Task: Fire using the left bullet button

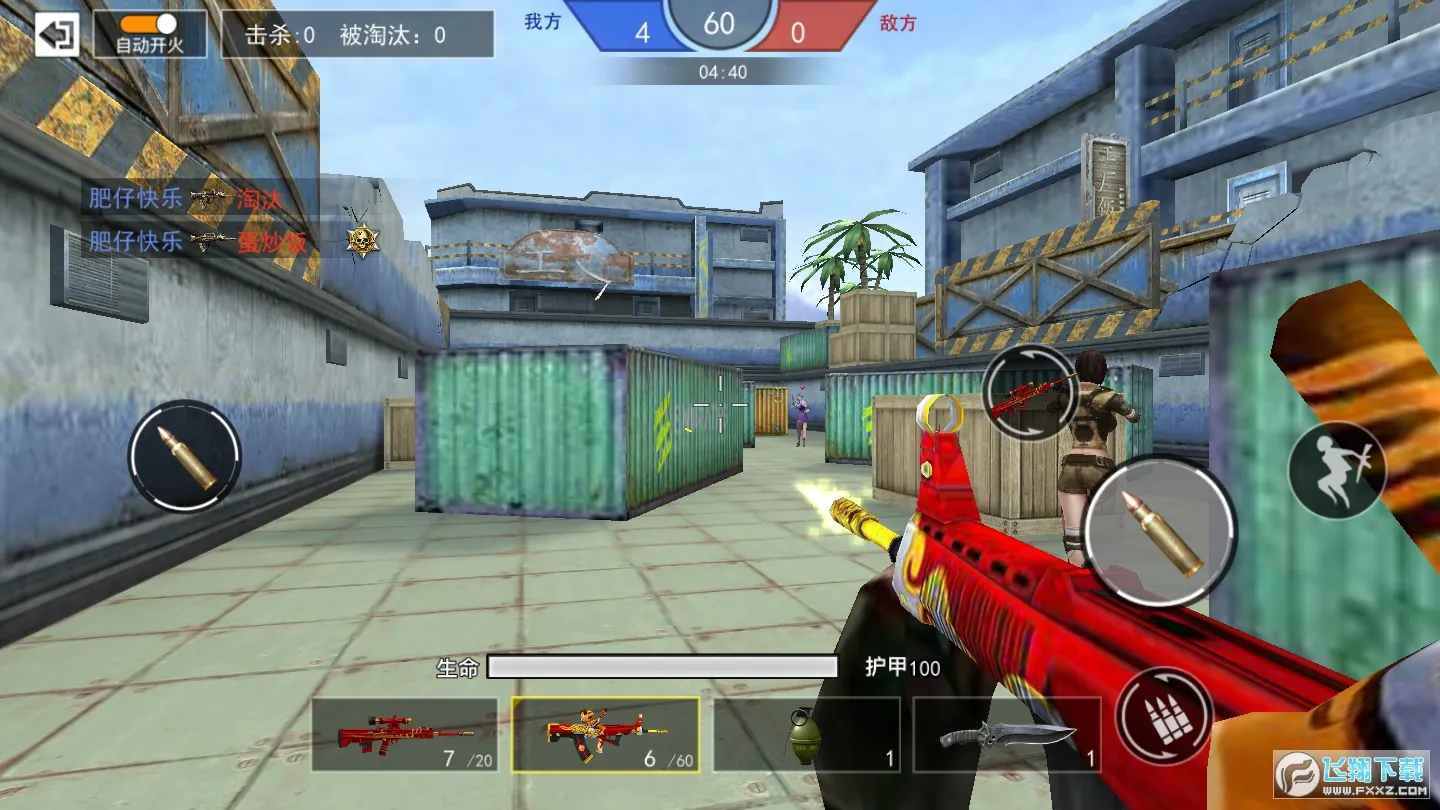Action: point(185,457)
